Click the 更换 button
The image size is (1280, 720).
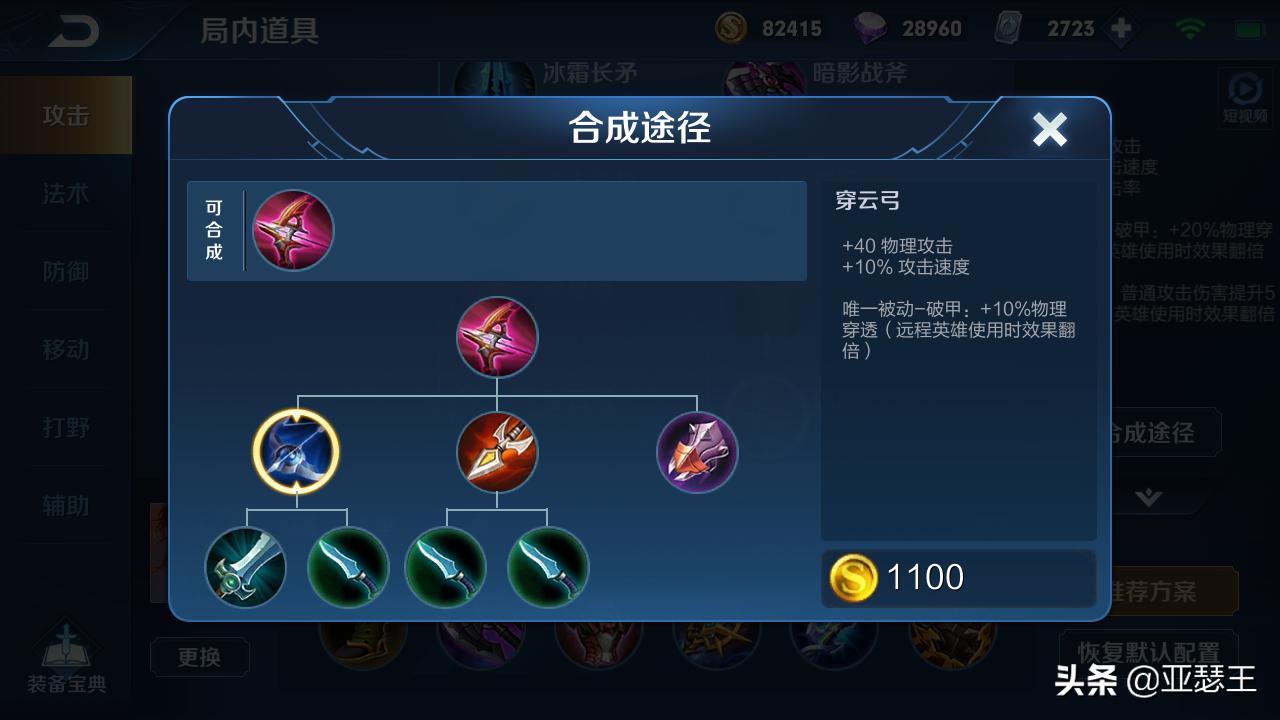point(199,657)
